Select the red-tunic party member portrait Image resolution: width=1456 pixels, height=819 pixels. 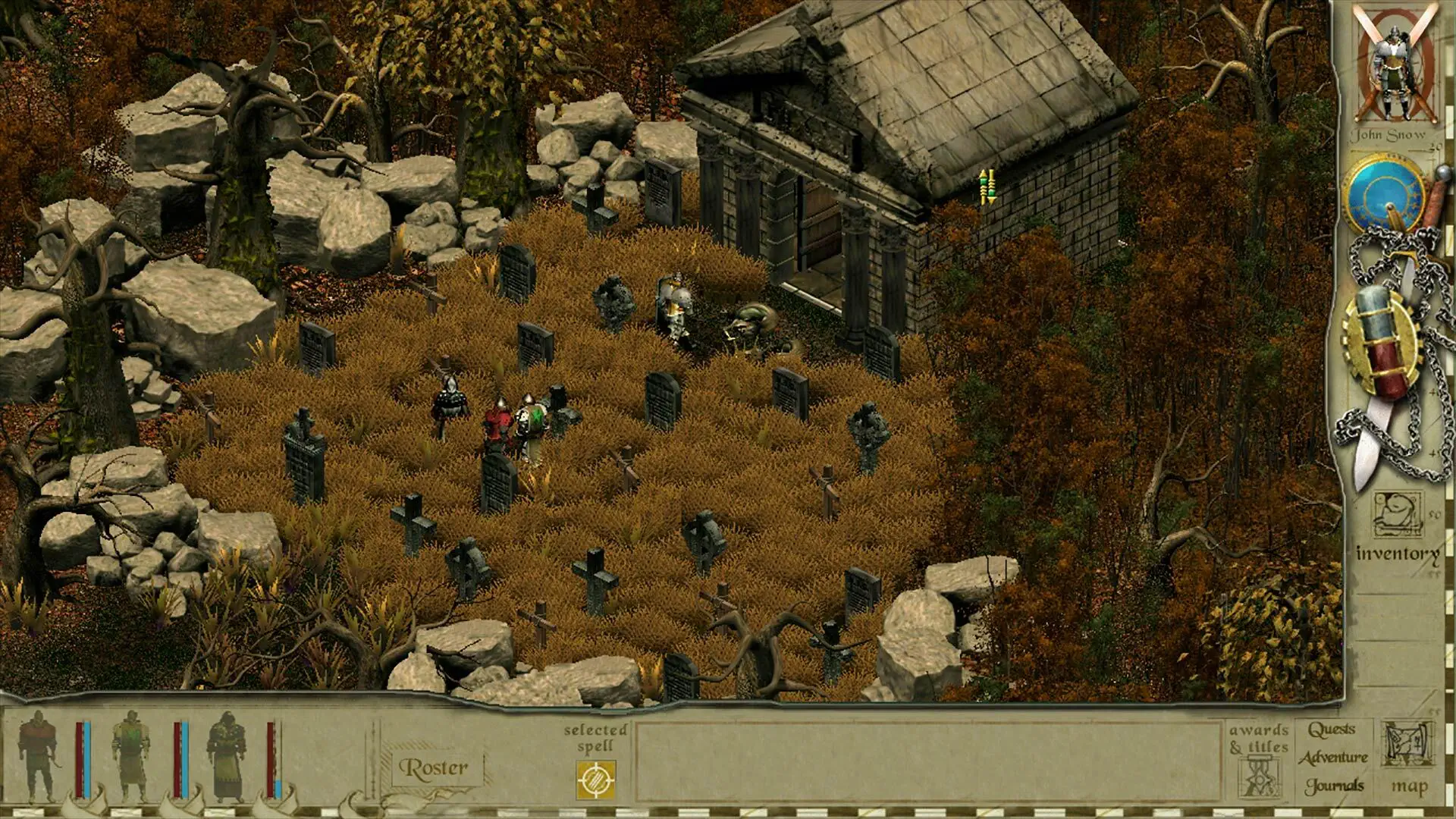click(39, 756)
